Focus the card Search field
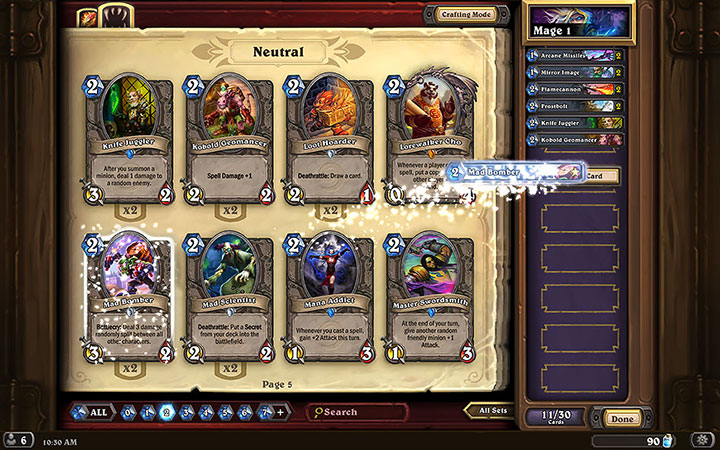720x450 pixels. [360, 412]
